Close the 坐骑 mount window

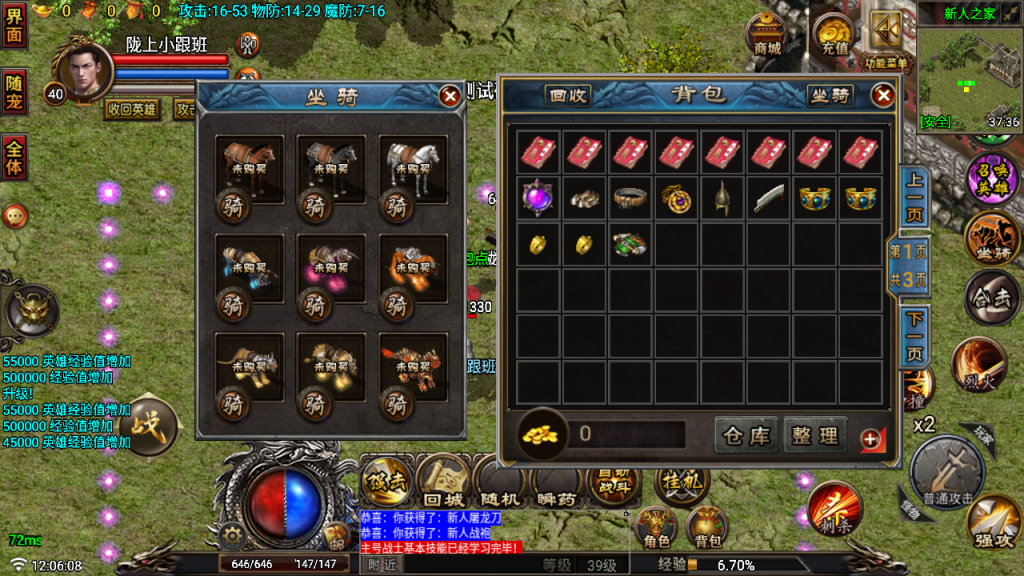tap(450, 96)
